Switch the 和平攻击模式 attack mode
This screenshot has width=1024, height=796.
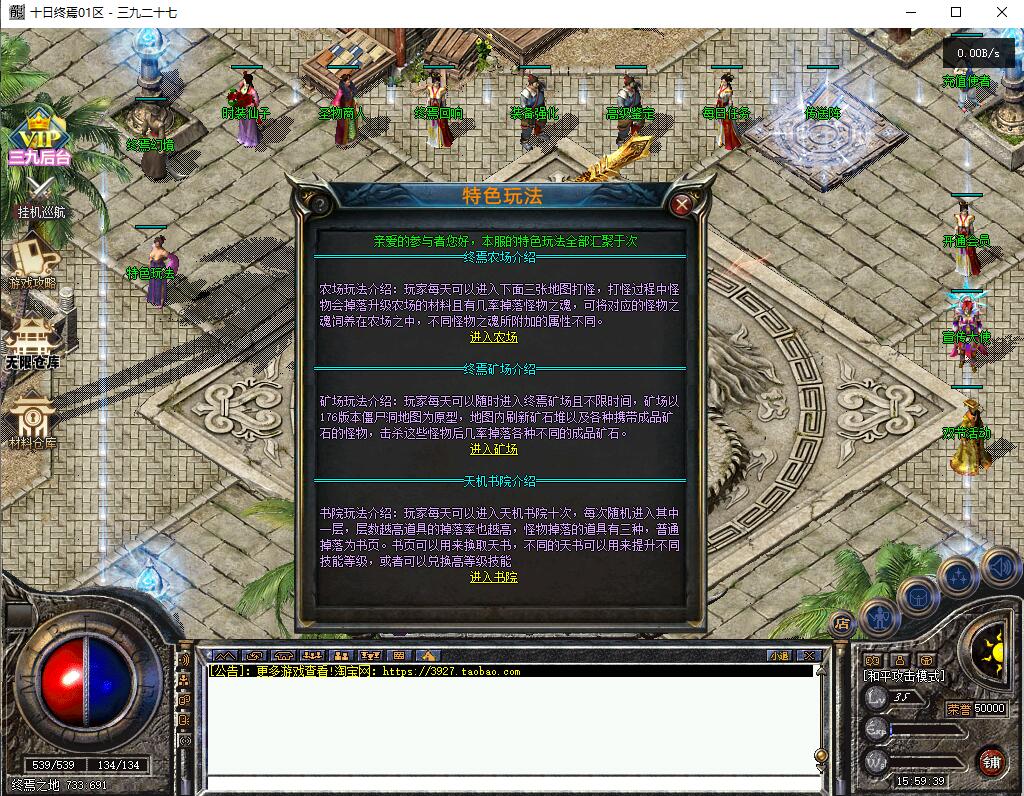point(904,677)
